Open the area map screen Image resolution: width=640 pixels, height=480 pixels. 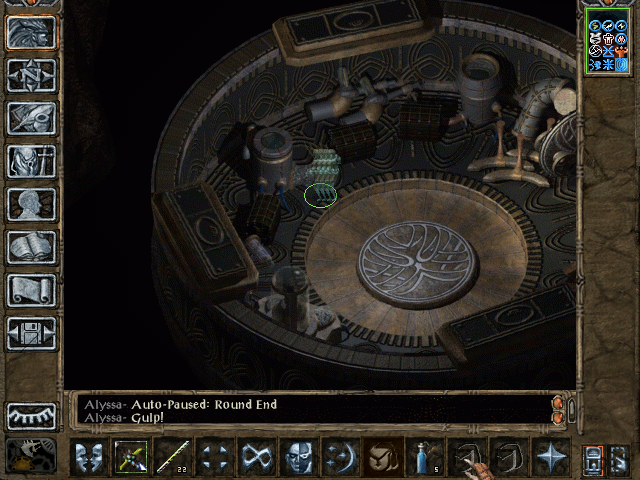coord(31,74)
